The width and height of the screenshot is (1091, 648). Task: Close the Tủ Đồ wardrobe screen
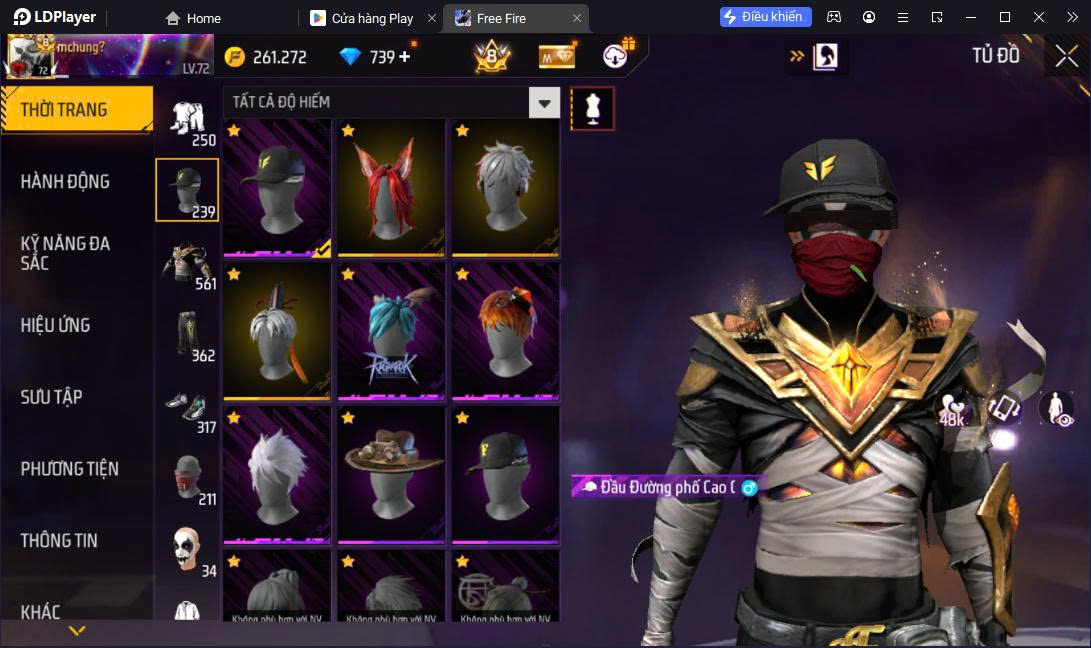point(1066,56)
